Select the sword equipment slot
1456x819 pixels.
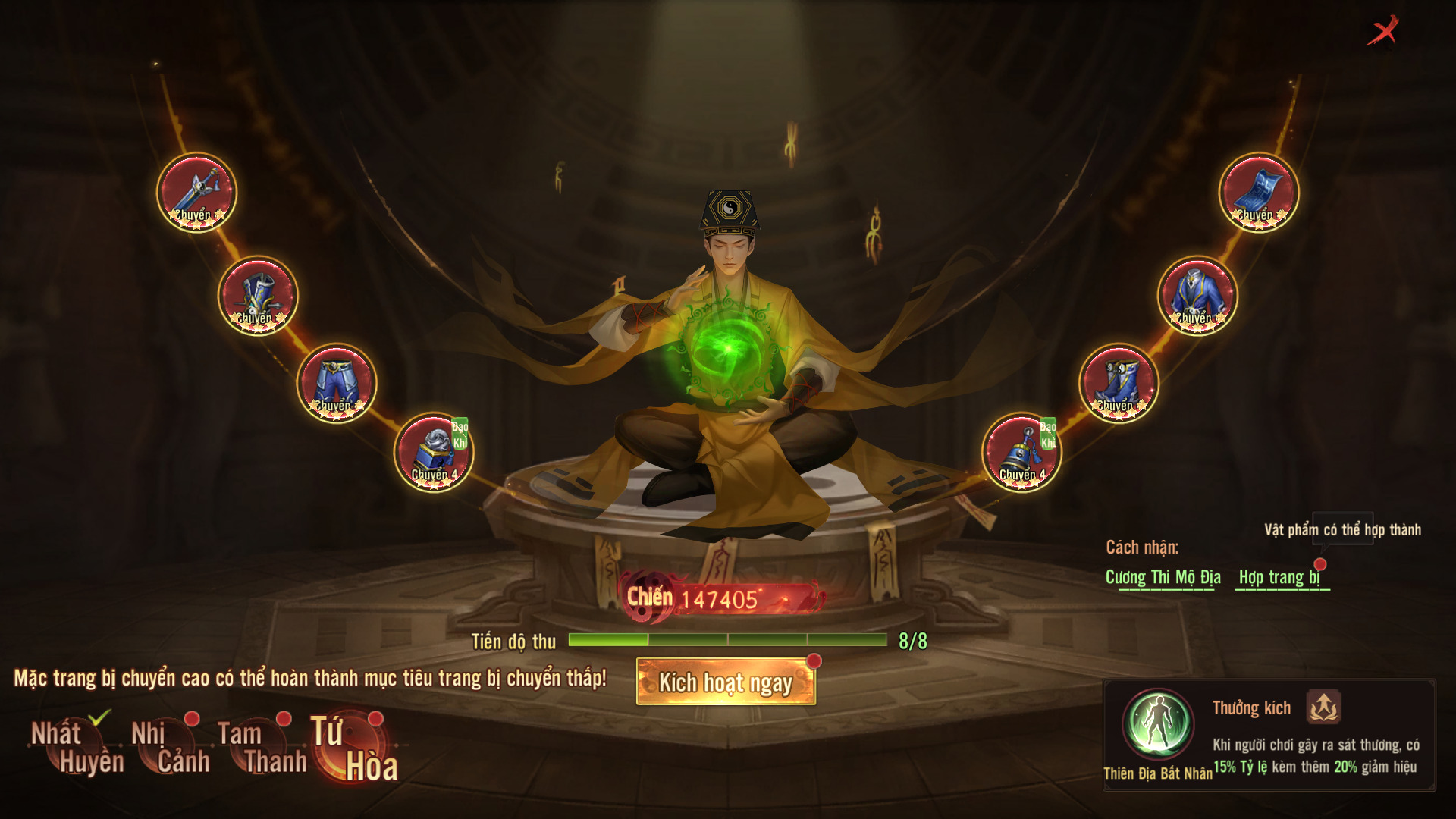(x=197, y=193)
